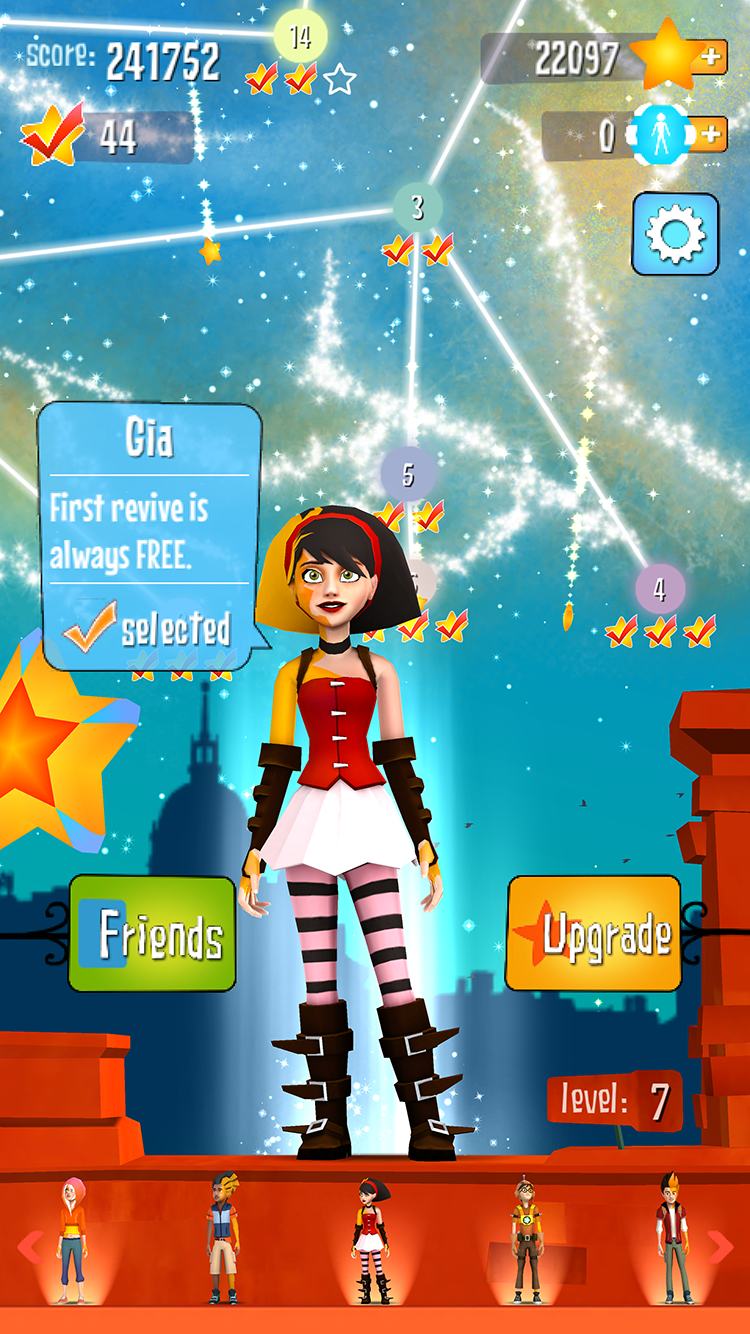750x1334 pixels.
Task: Tap the orange Upgrade button
Action: [594, 934]
